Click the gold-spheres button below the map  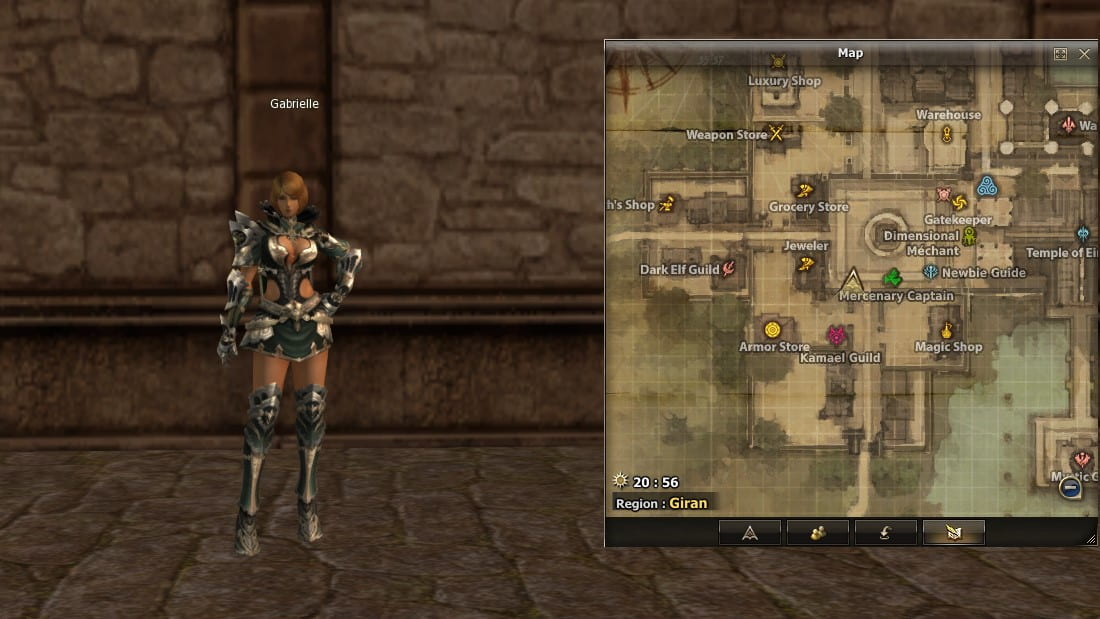click(x=818, y=533)
